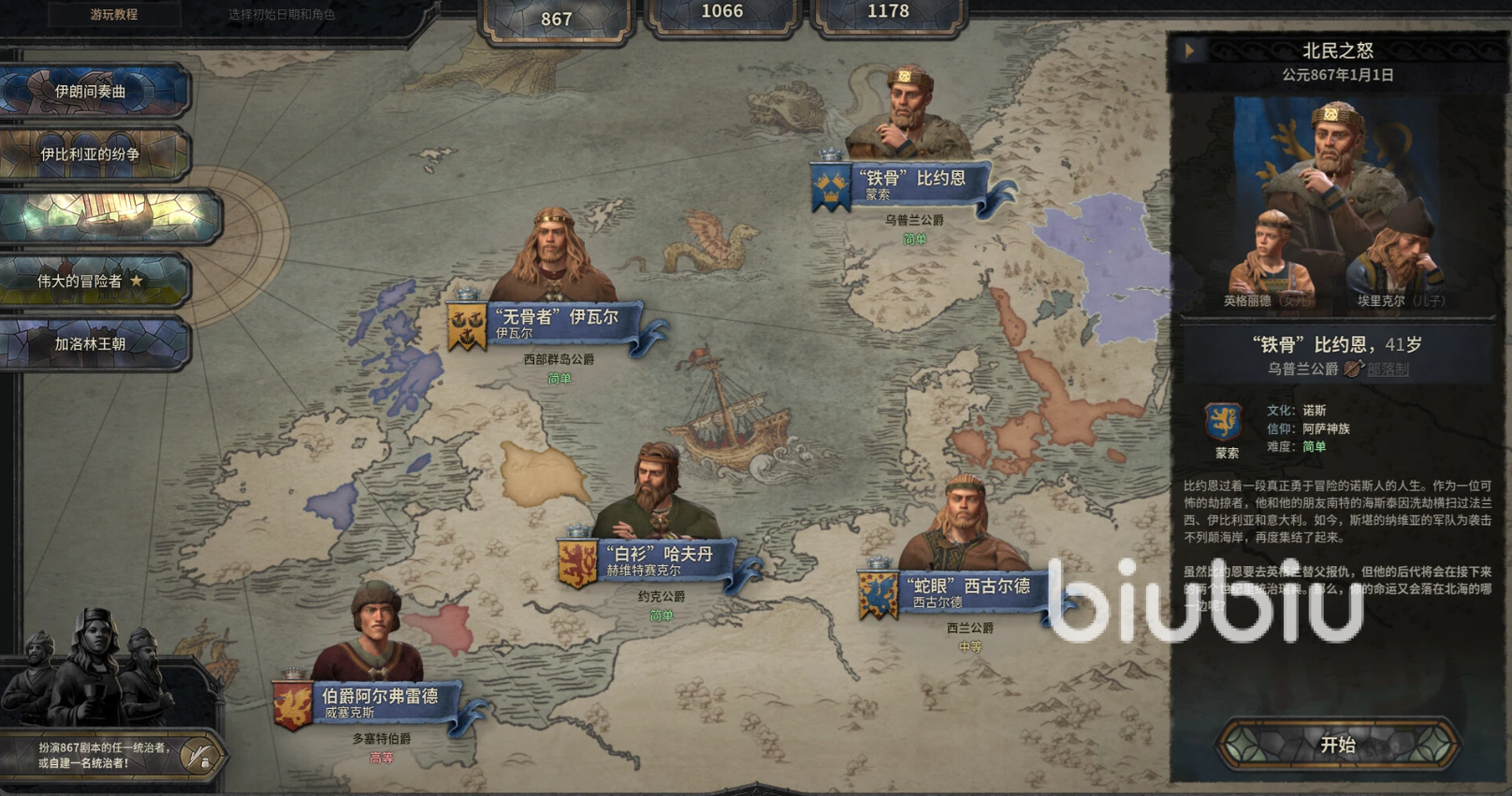Image resolution: width=1512 pixels, height=796 pixels.
Task: Collapse the side panel with arrow
Action: point(1189,51)
